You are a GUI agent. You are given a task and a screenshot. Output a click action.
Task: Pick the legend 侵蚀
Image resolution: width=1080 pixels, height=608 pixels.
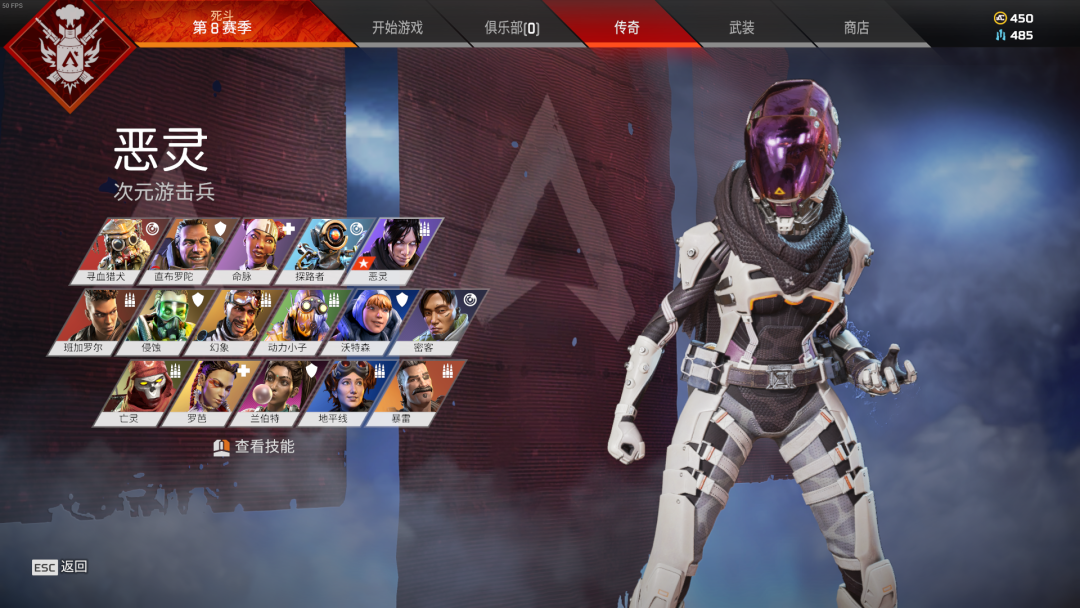(148, 320)
